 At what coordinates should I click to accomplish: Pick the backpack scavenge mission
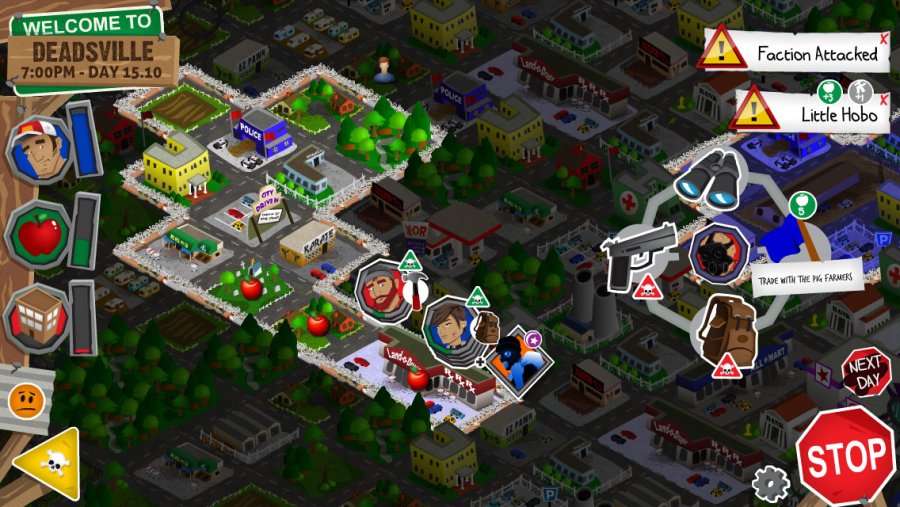click(x=725, y=331)
